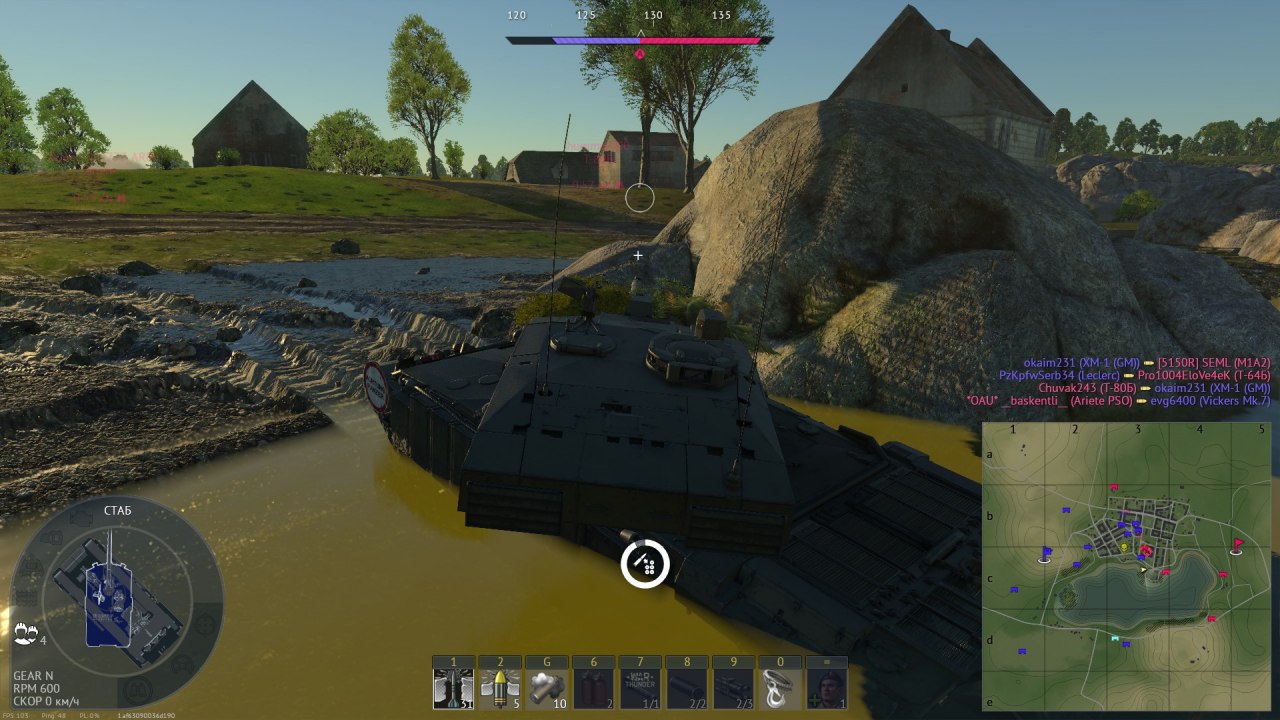Image resolution: width=1280 pixels, height=720 pixels.
Task: Open the tactical minimap
Action: [1126, 566]
